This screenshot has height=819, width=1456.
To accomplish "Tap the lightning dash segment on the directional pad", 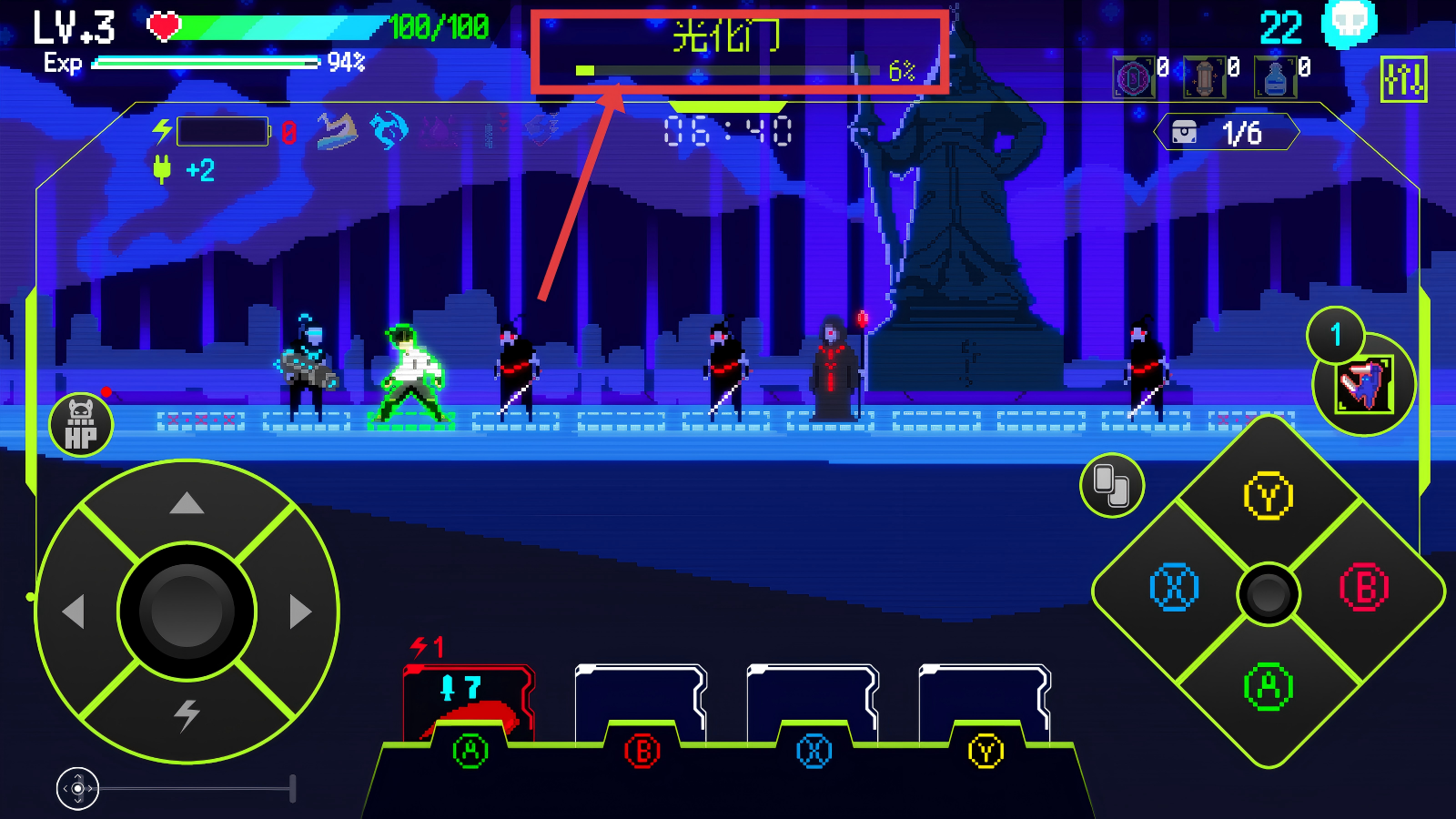I will tap(187, 715).
